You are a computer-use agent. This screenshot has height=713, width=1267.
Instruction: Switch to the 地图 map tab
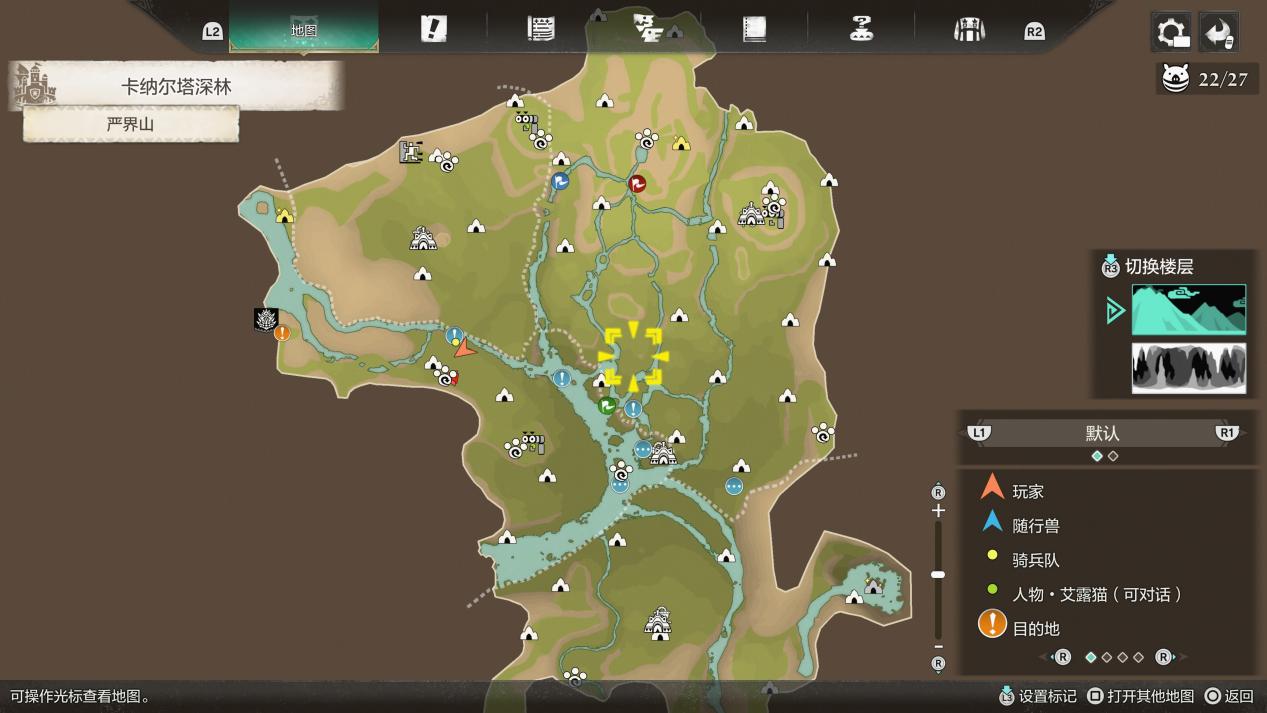pos(304,30)
